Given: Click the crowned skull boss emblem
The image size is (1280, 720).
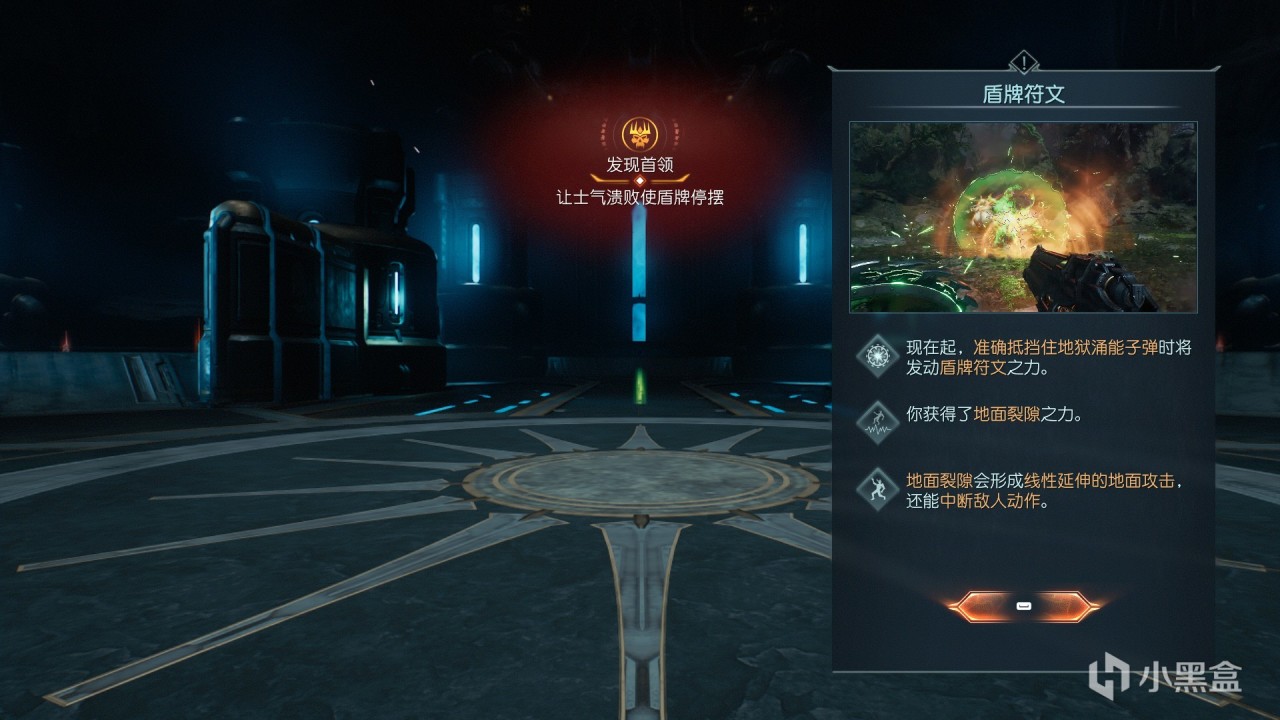Looking at the screenshot, I should [x=638, y=133].
